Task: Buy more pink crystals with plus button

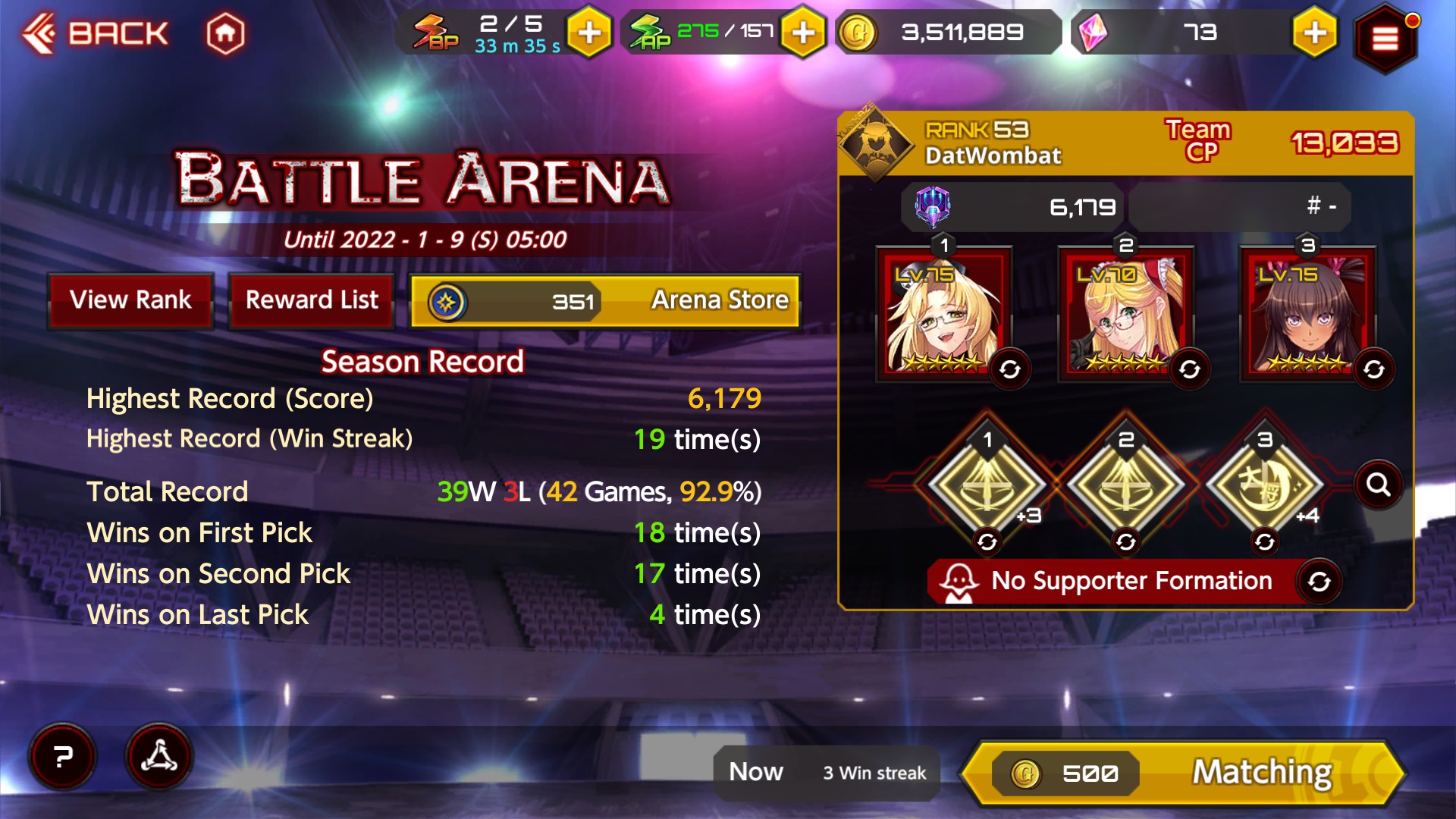Action: (1314, 33)
